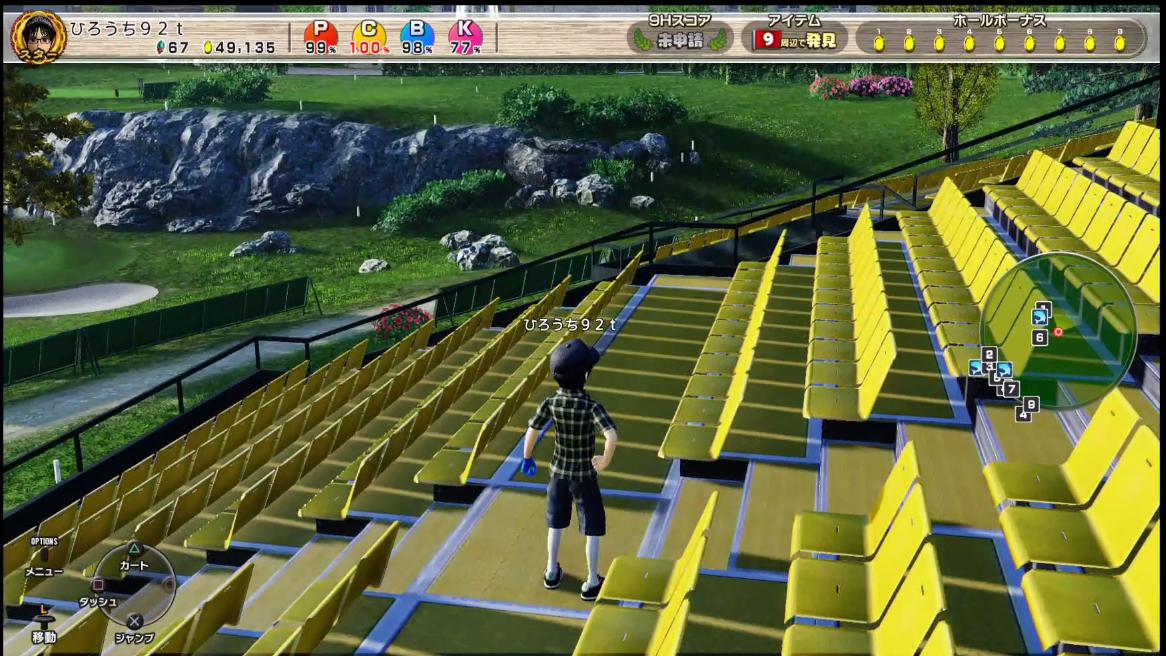
Task: Open the hole bonus coin tracker
Action: click(1000, 37)
